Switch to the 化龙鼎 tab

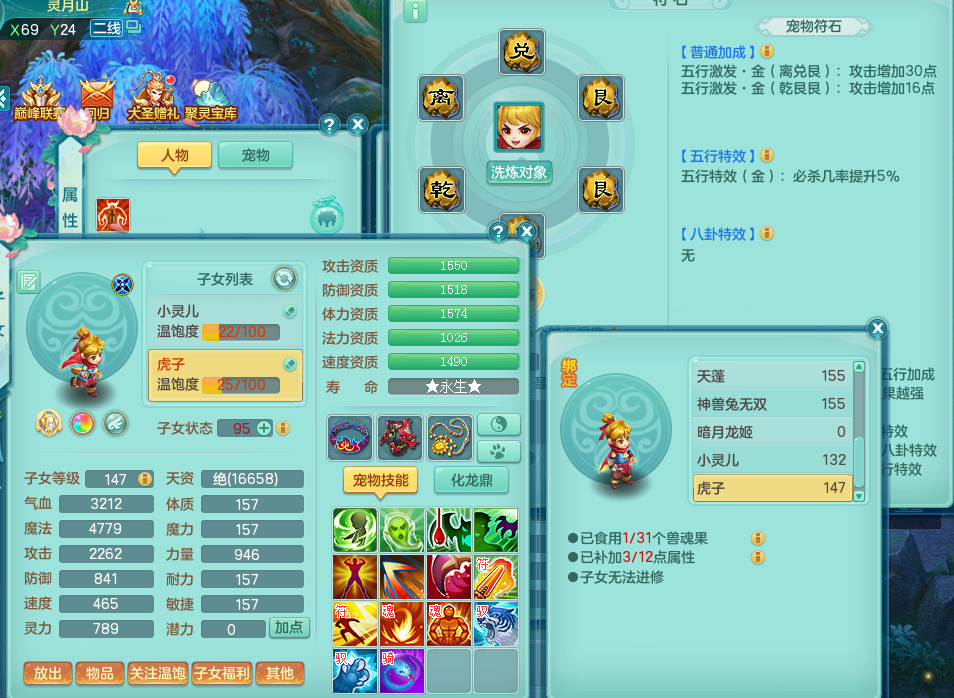[471, 480]
